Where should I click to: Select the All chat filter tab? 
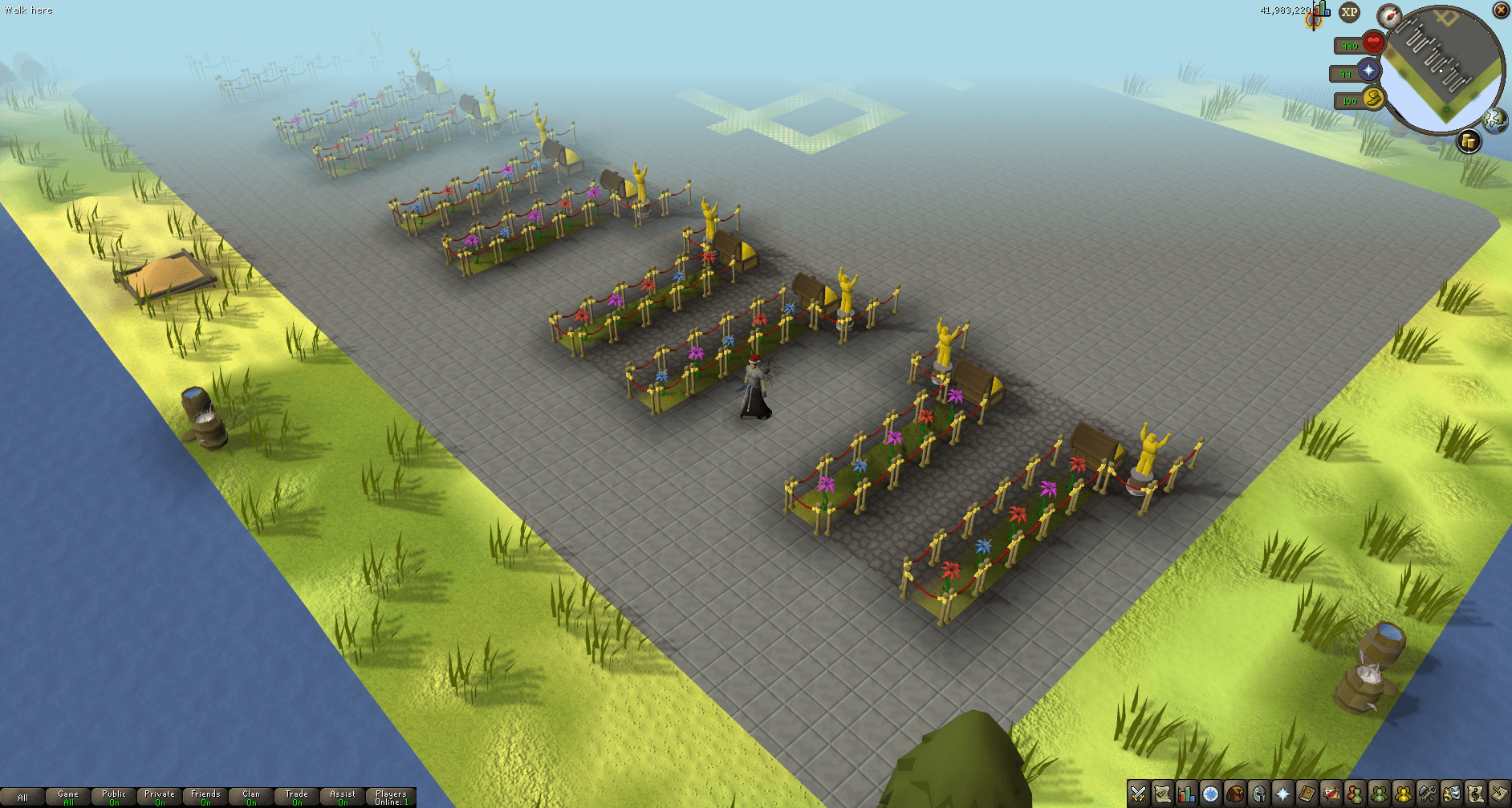[x=22, y=798]
